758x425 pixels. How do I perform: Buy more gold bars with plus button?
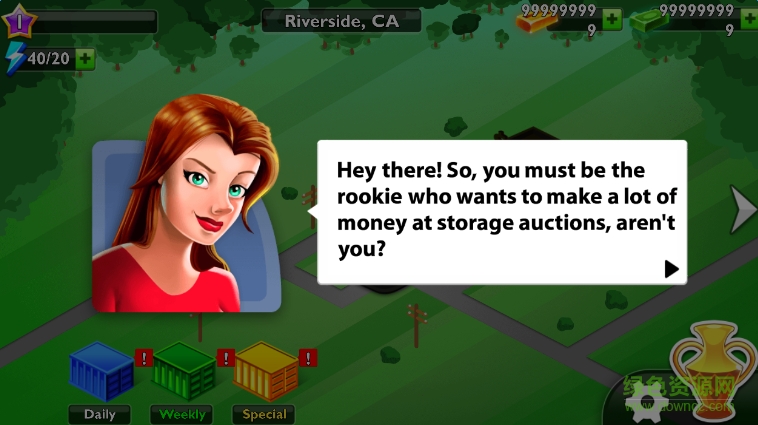[x=612, y=19]
